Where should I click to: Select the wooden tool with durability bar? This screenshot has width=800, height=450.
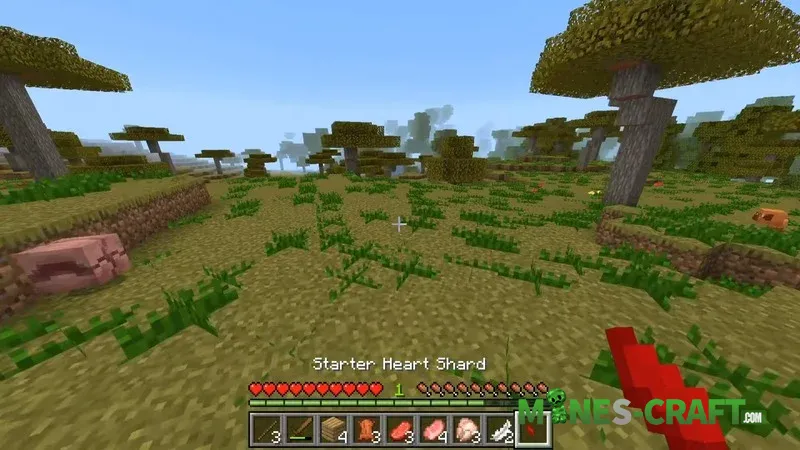point(299,429)
